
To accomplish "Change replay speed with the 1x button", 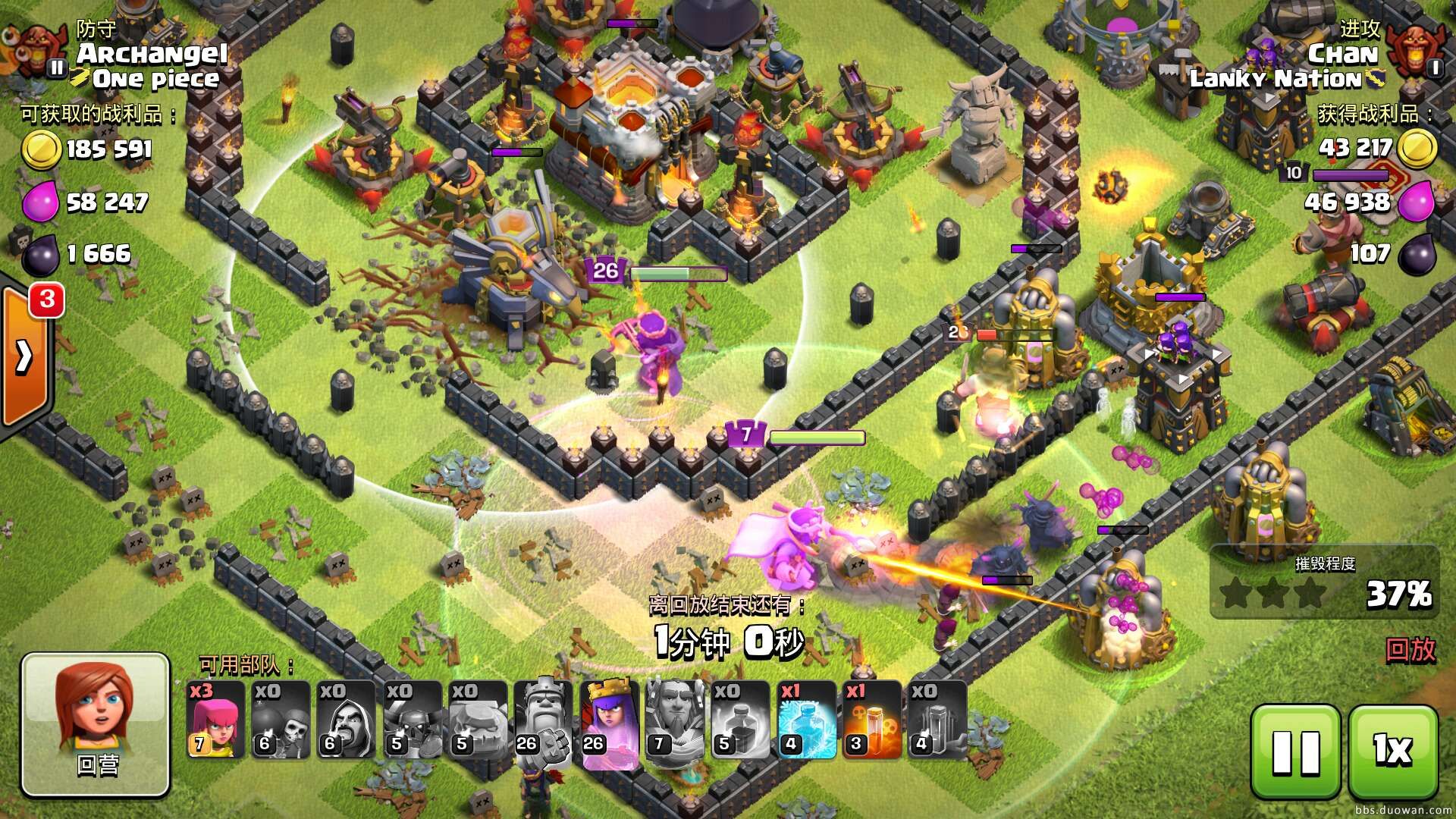I will (x=1393, y=752).
